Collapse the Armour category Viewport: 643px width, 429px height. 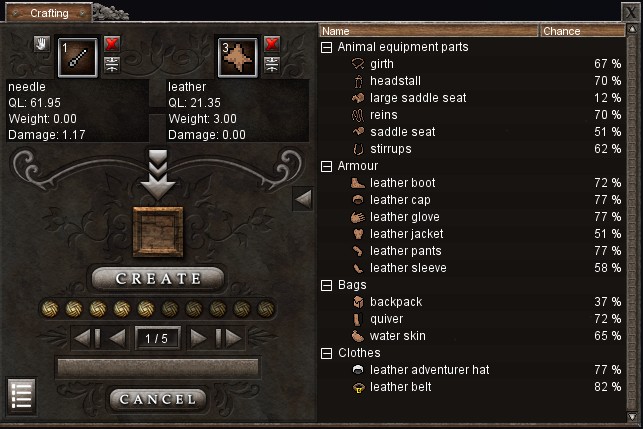click(327, 166)
